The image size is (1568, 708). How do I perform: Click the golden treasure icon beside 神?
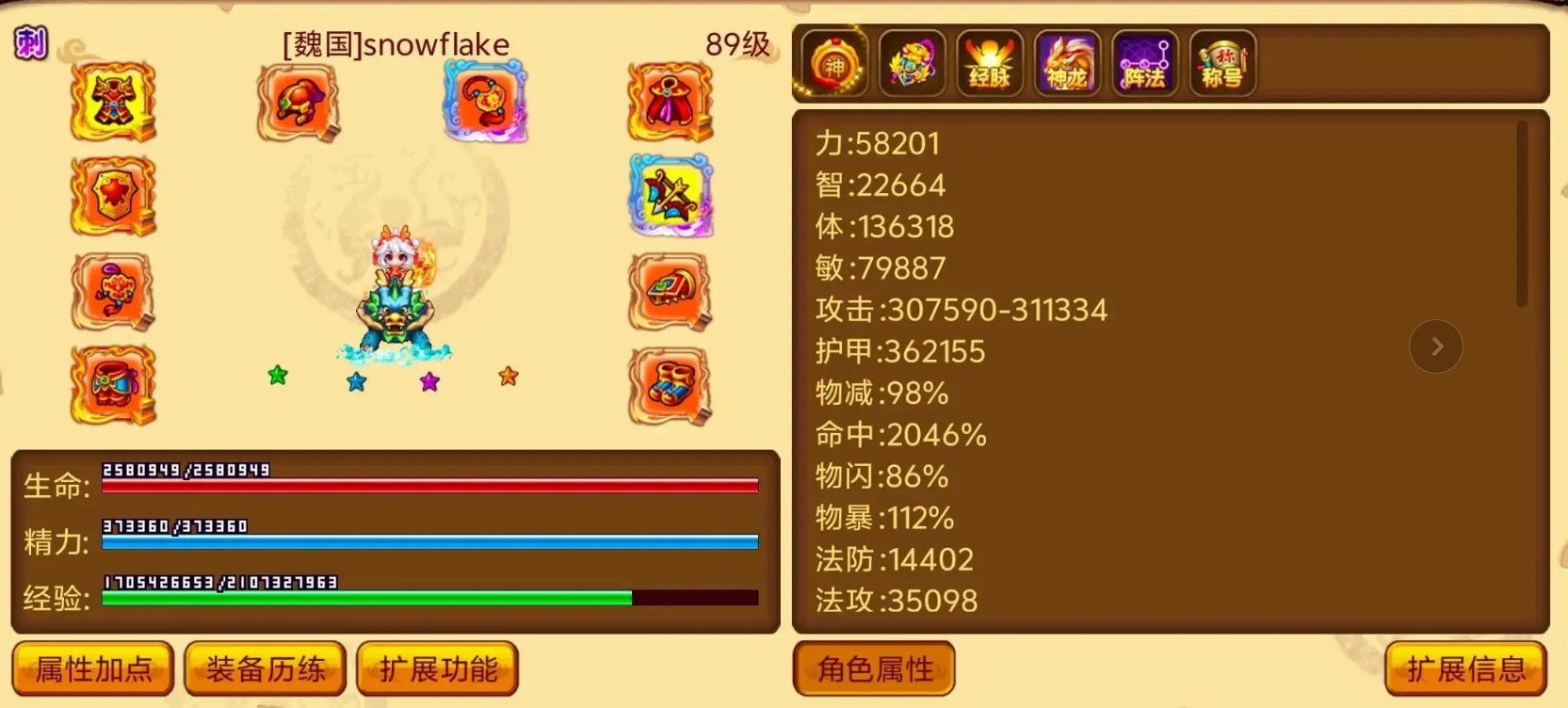910,64
